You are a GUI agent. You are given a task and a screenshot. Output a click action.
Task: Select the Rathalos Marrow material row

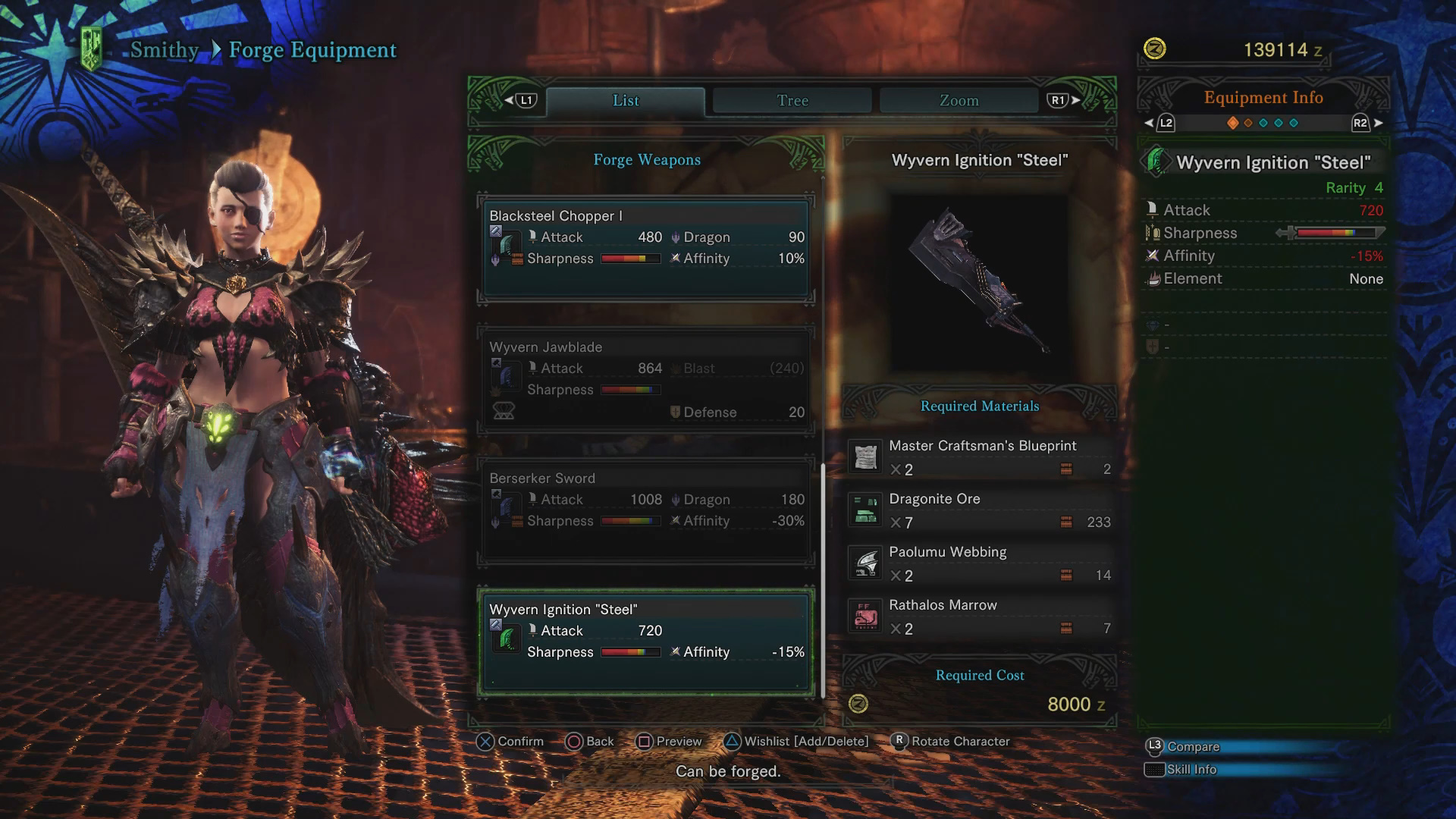coord(980,617)
